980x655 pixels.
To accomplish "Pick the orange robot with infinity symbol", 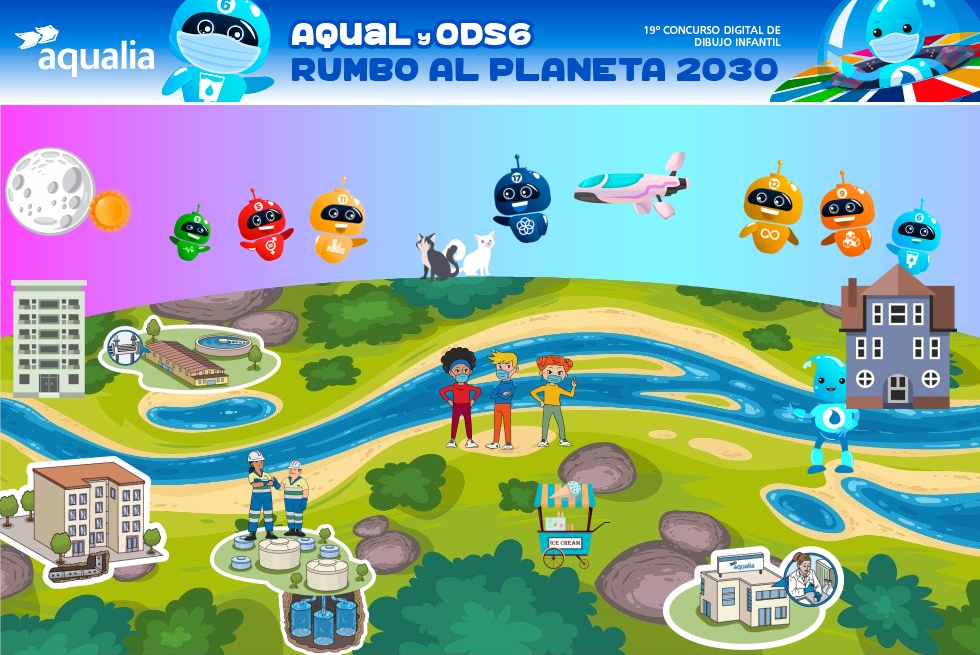I will 772,212.
